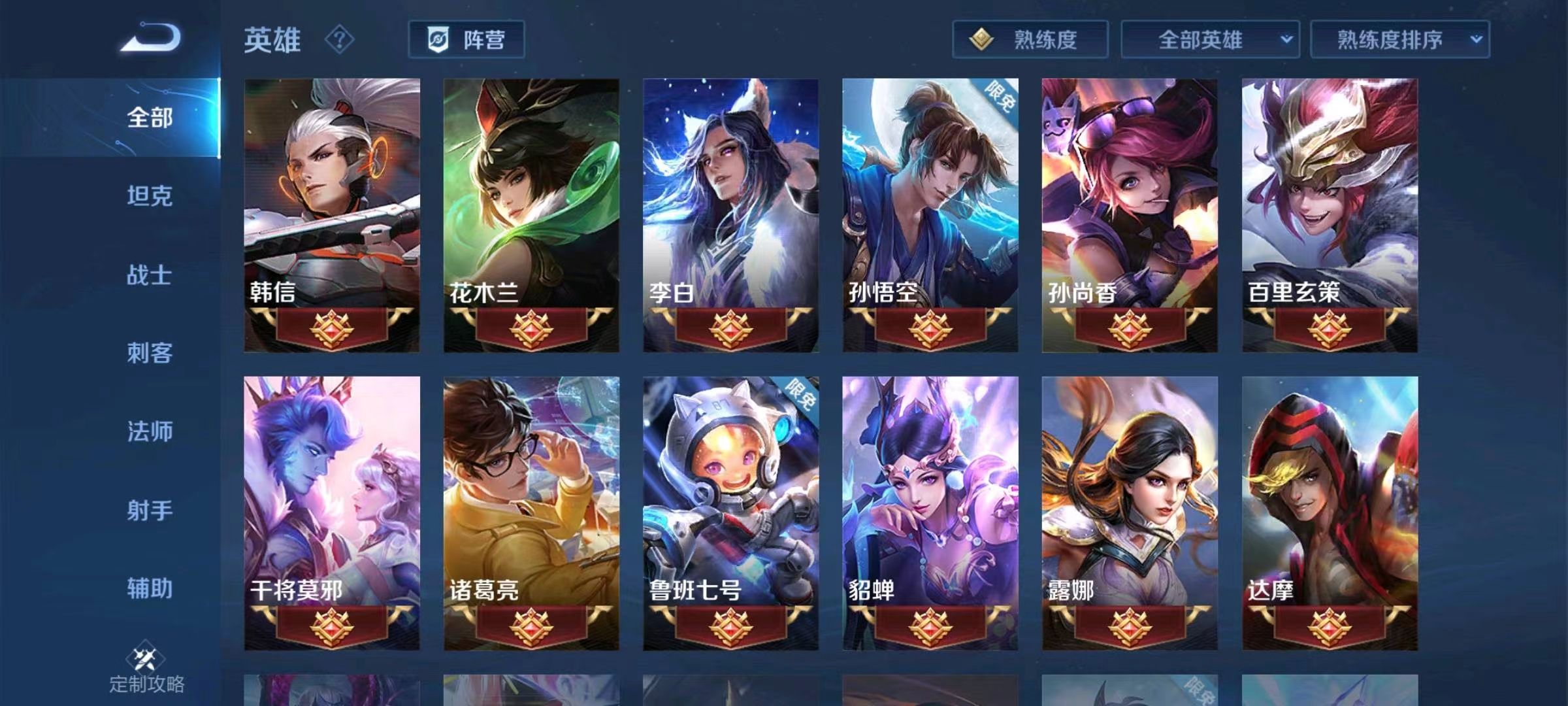Select the 李白 hero card
The width and height of the screenshot is (1568, 706).
(730, 216)
